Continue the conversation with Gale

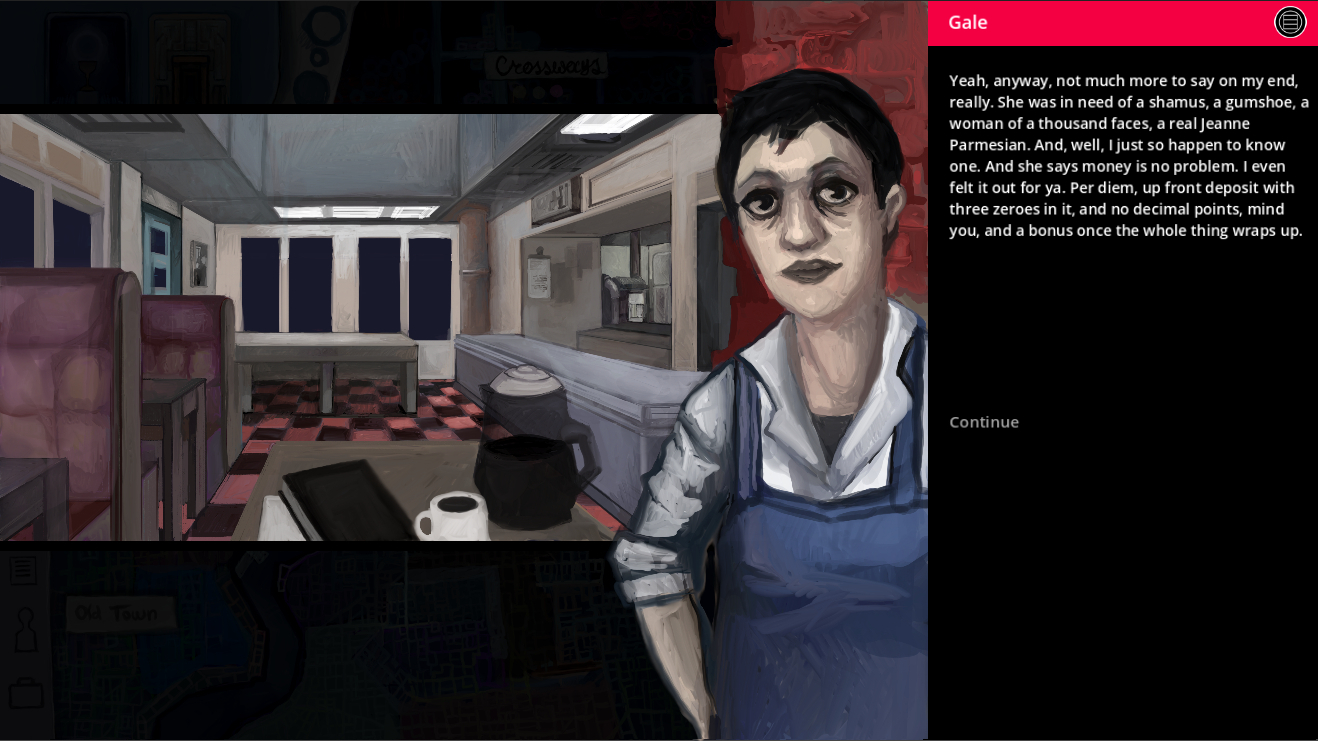click(x=984, y=422)
